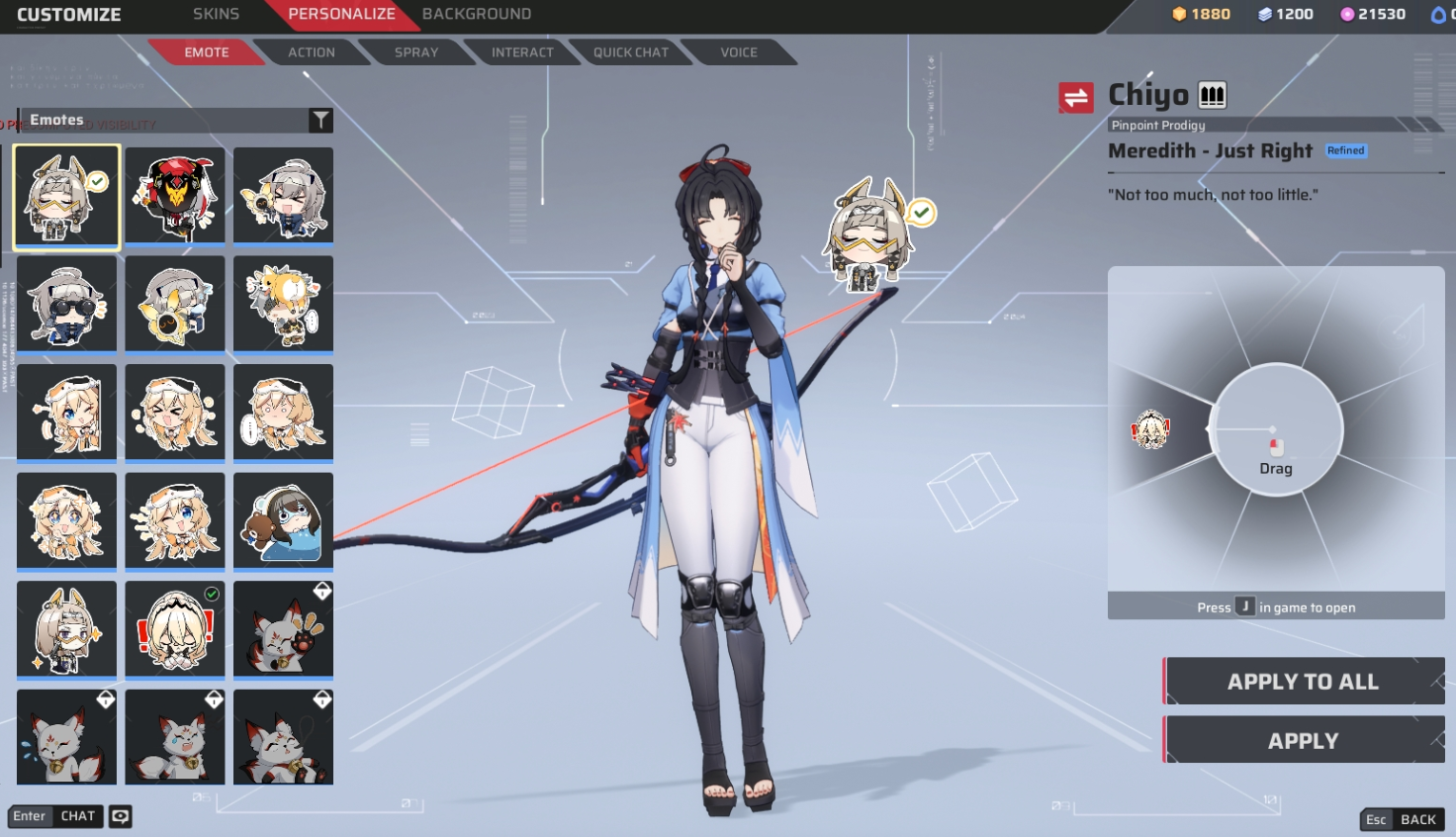Select the locked fox emote with padlock icon
The image size is (1456, 837).
click(283, 628)
